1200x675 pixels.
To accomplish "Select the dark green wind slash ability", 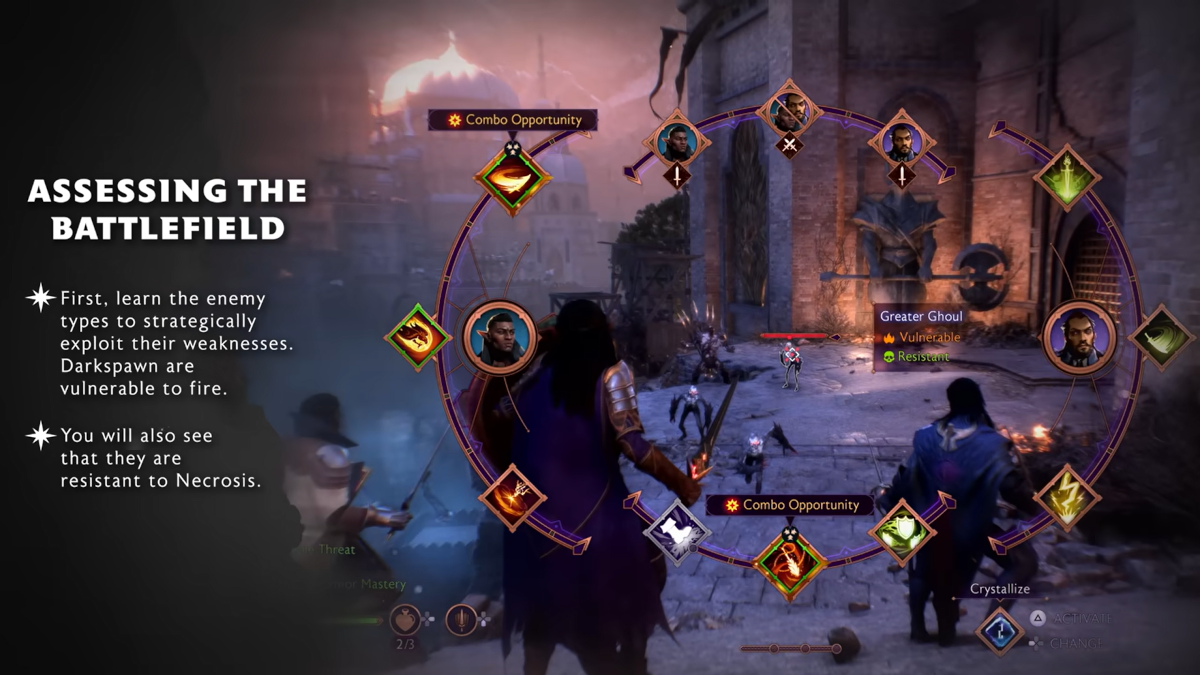I will coord(1161,338).
